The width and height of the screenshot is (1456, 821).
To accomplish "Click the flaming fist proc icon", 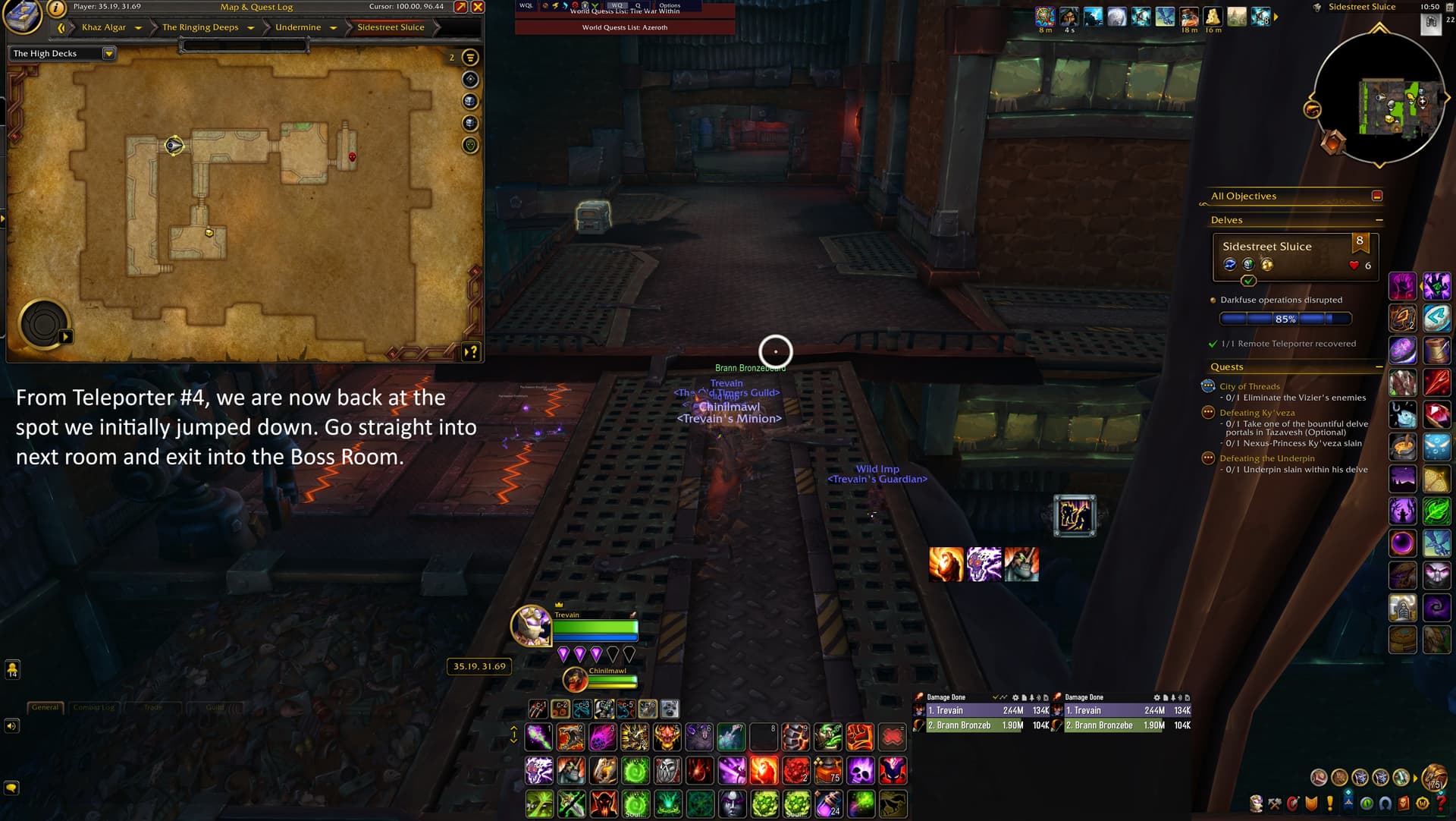I will [946, 565].
